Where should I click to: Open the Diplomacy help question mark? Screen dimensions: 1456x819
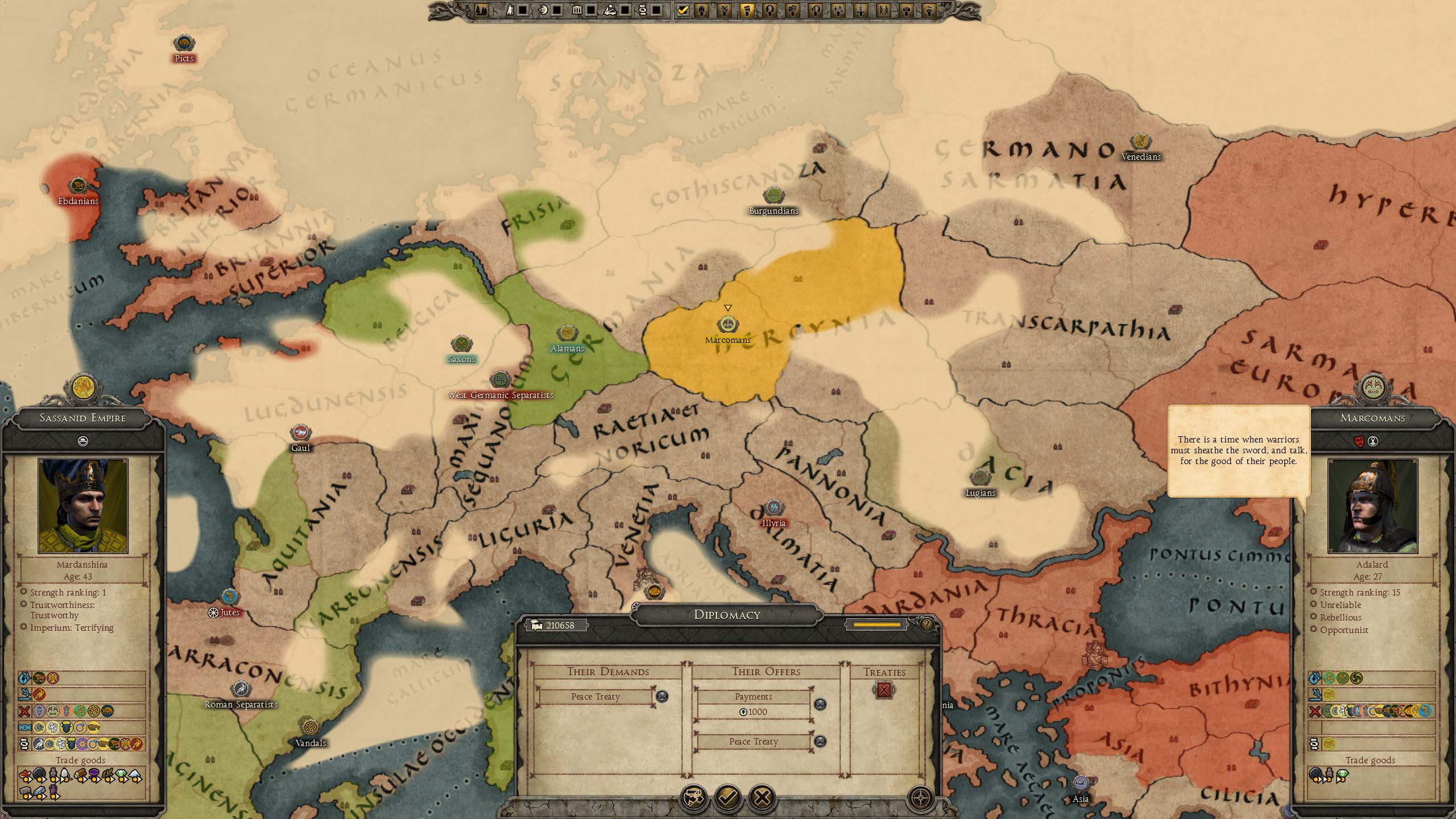click(926, 625)
